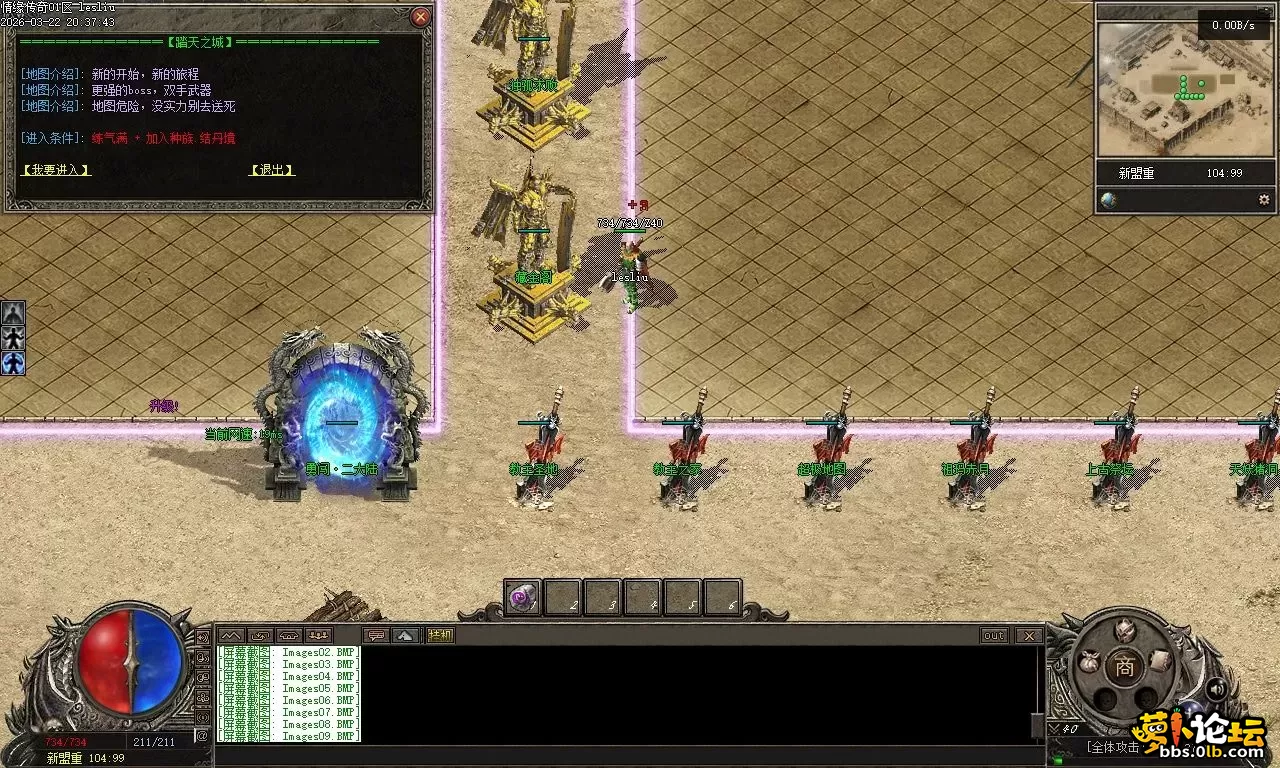Open the character helmet icon
1280x768 pixels.
click(x=1125, y=630)
